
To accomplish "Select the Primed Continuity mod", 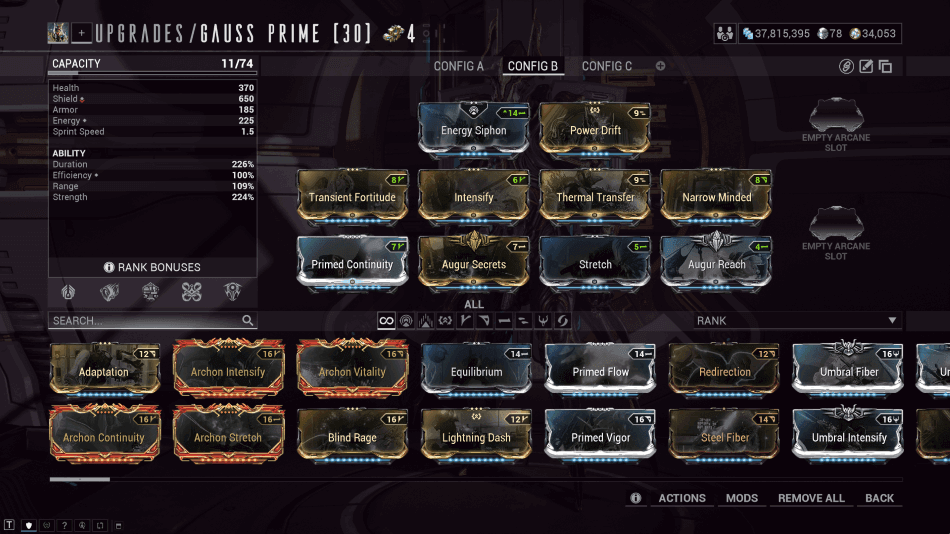I will pos(352,263).
